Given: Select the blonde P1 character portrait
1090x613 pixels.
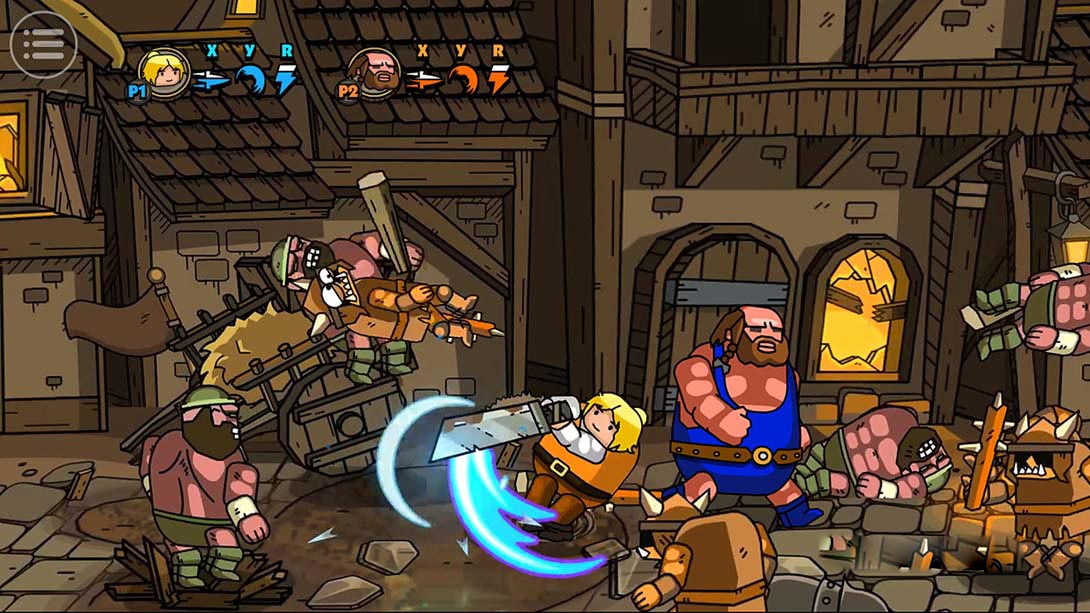Looking at the screenshot, I should tap(164, 71).
